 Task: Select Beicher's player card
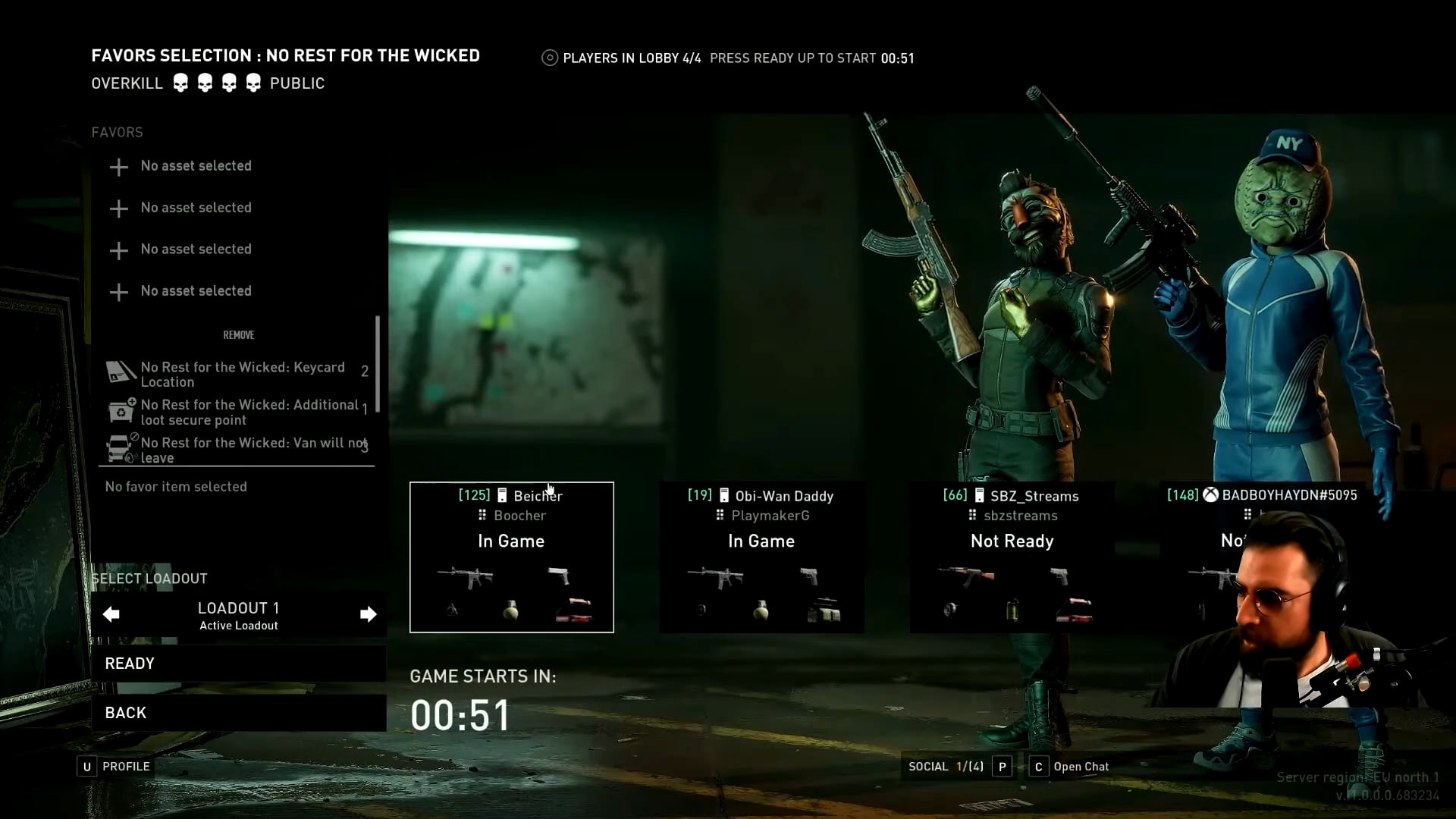pyautogui.click(x=512, y=557)
